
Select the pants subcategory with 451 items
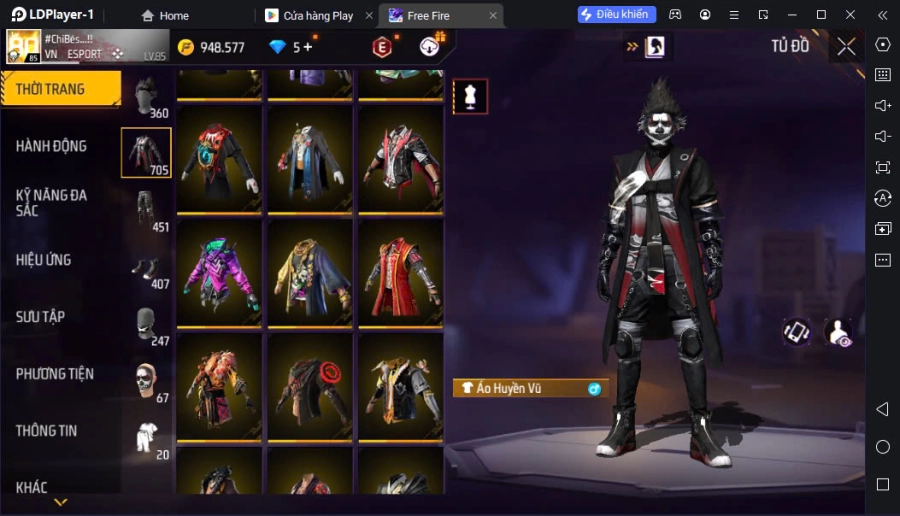[x=147, y=210]
